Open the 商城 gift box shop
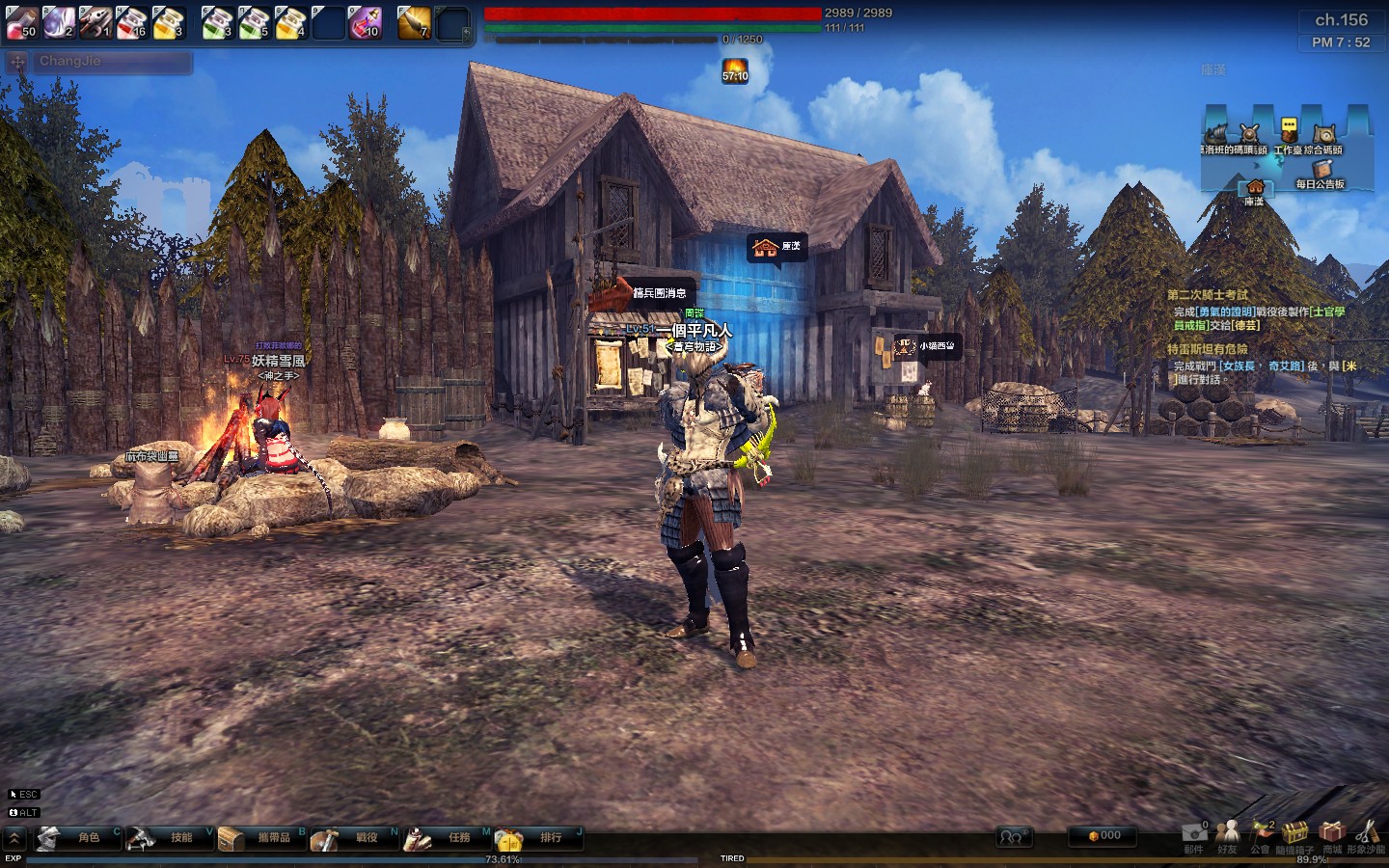Image resolution: width=1389 pixels, height=868 pixels. coord(1332,834)
